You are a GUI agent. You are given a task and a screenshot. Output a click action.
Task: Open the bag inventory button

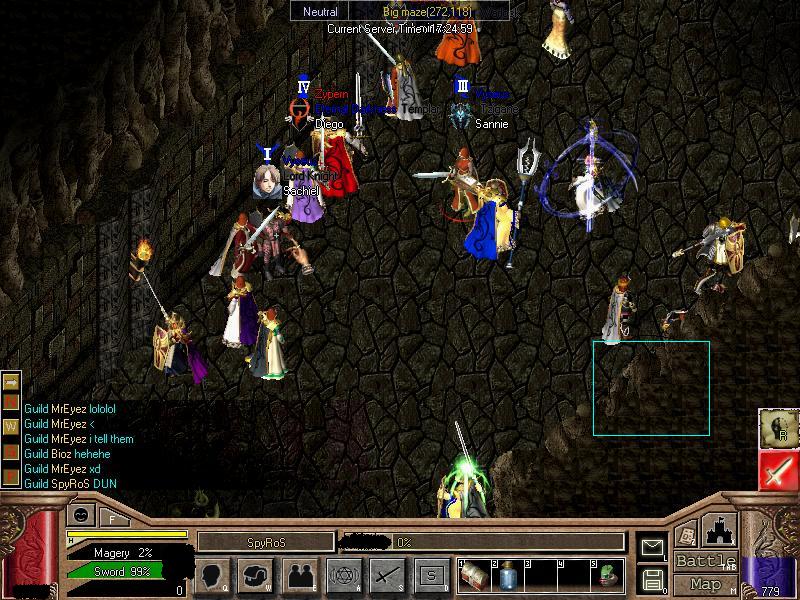[x=256, y=576]
